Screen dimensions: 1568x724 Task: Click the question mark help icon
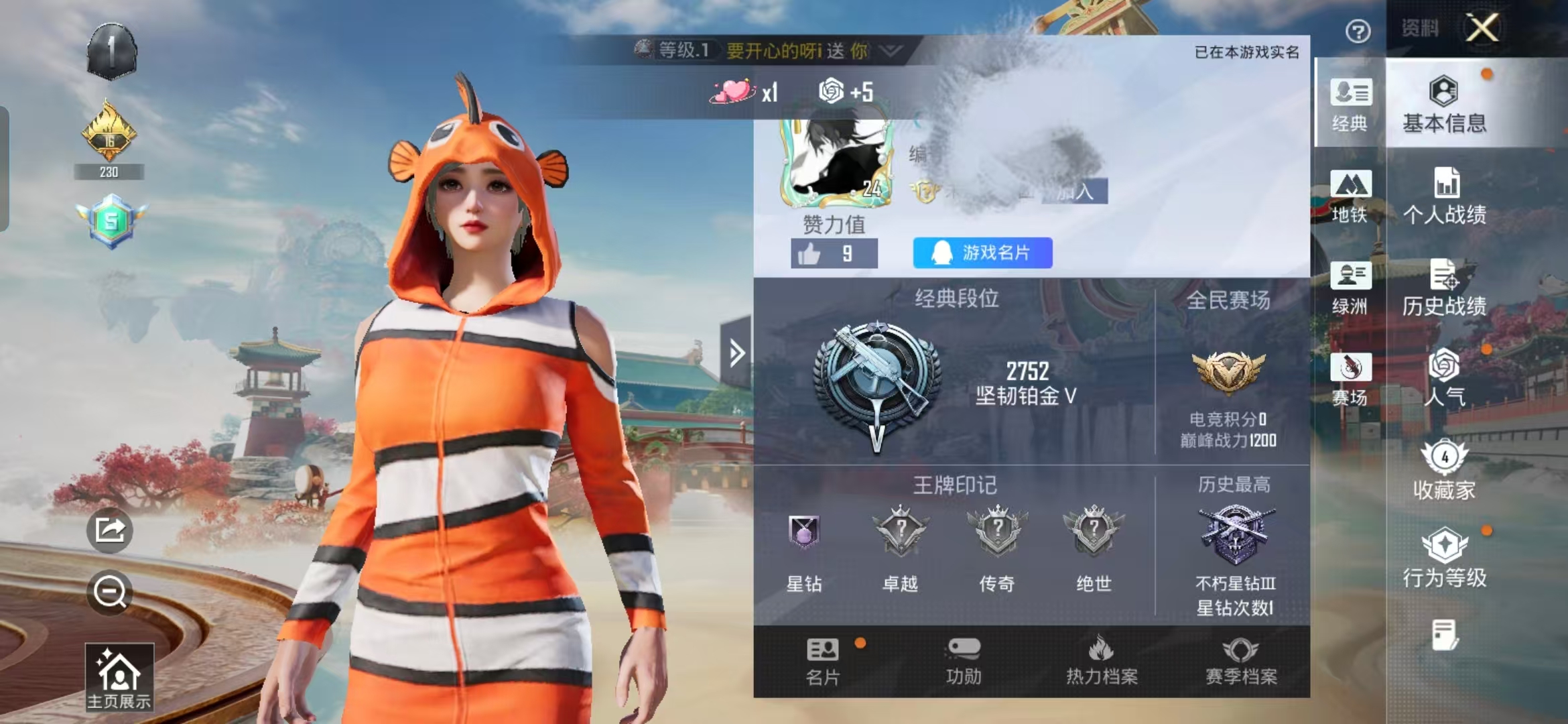point(1358,31)
